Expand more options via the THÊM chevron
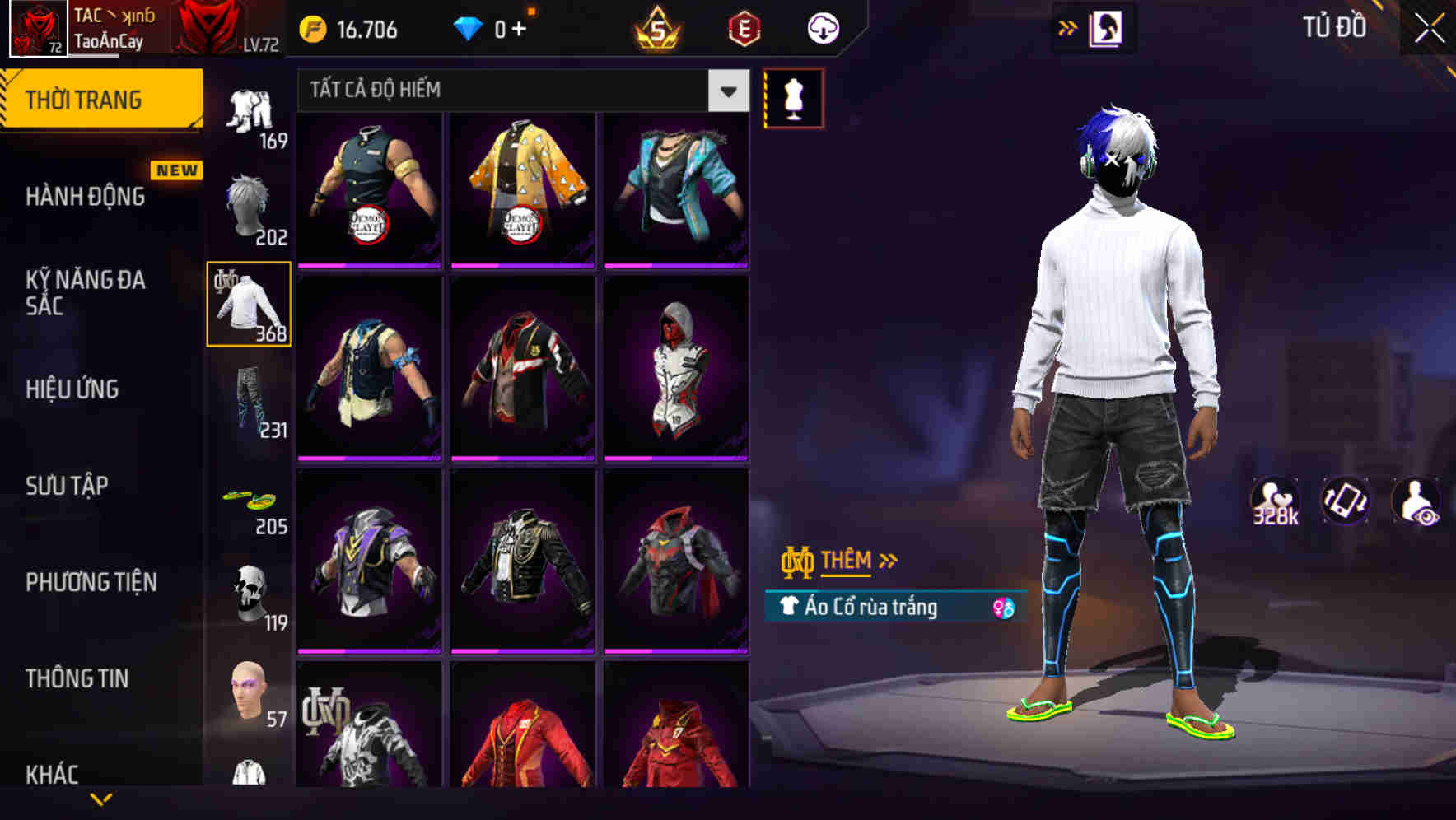Screen dimensions: 1456x820 888,560
